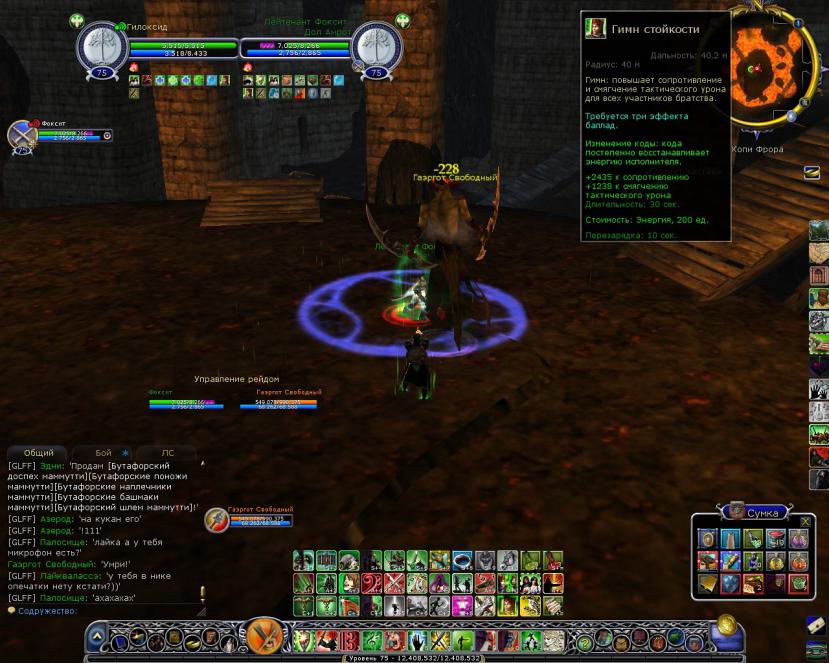This screenshot has width=829, height=663.
Task: Select the target portrait of Лейтенант Фоксит
Action: click(377, 47)
